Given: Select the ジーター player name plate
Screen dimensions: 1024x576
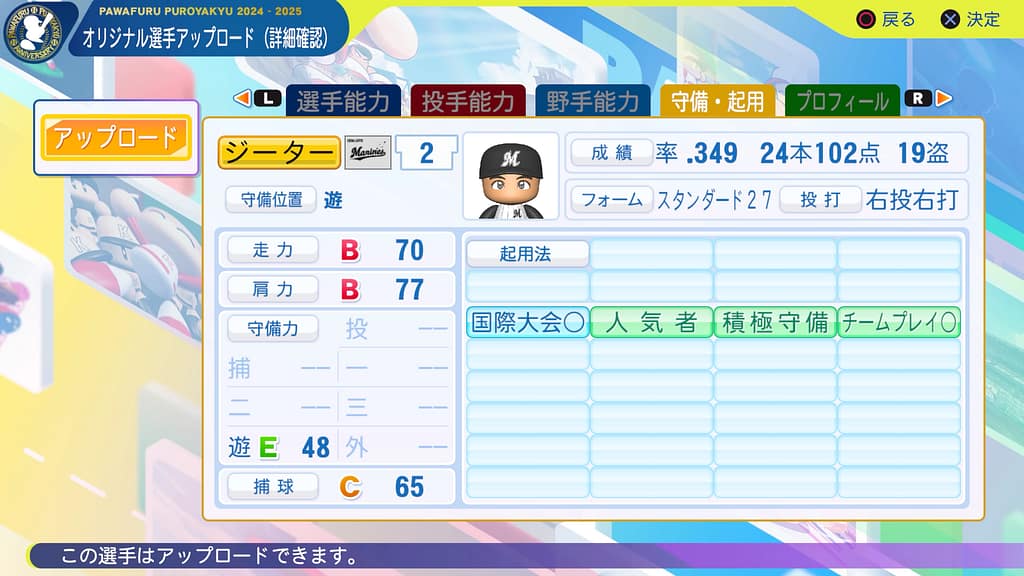Looking at the screenshot, I should pyautogui.click(x=279, y=153).
